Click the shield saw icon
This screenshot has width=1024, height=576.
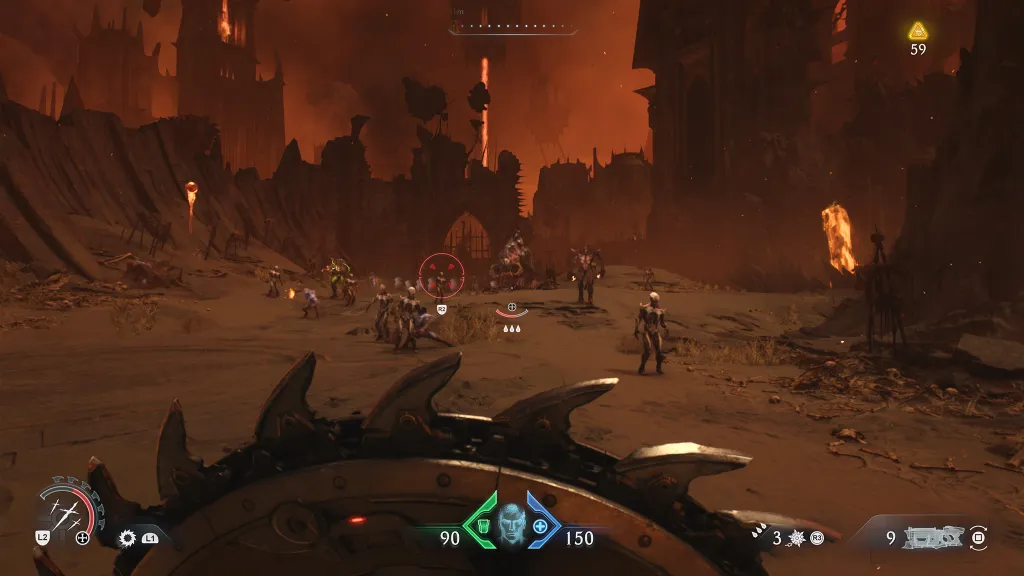tap(127, 538)
